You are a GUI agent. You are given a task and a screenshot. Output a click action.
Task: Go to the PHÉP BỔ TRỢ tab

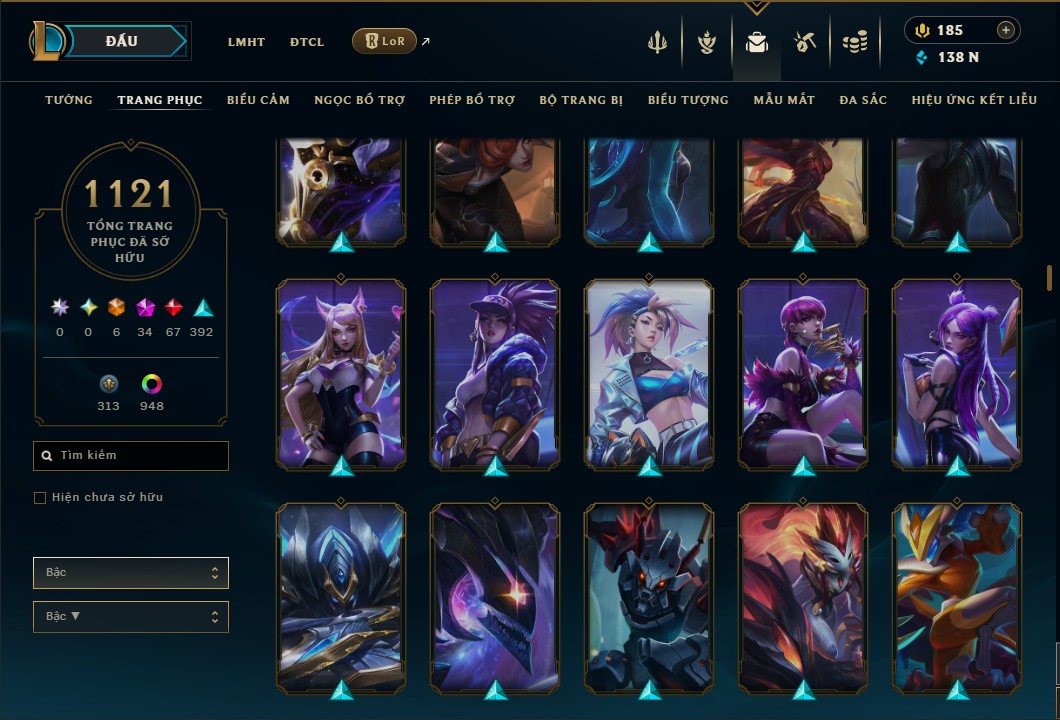click(472, 100)
